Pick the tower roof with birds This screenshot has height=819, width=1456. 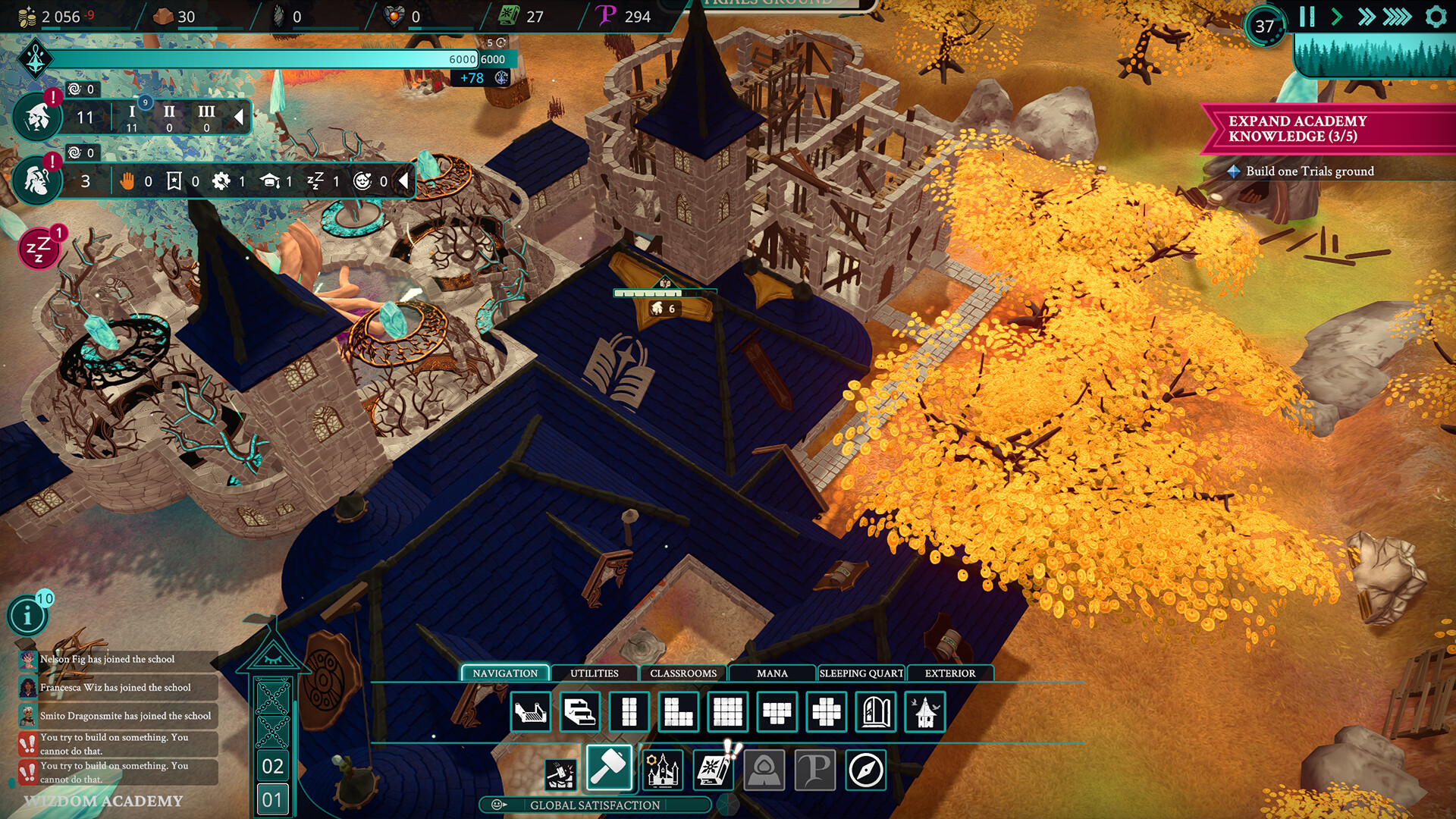click(925, 712)
